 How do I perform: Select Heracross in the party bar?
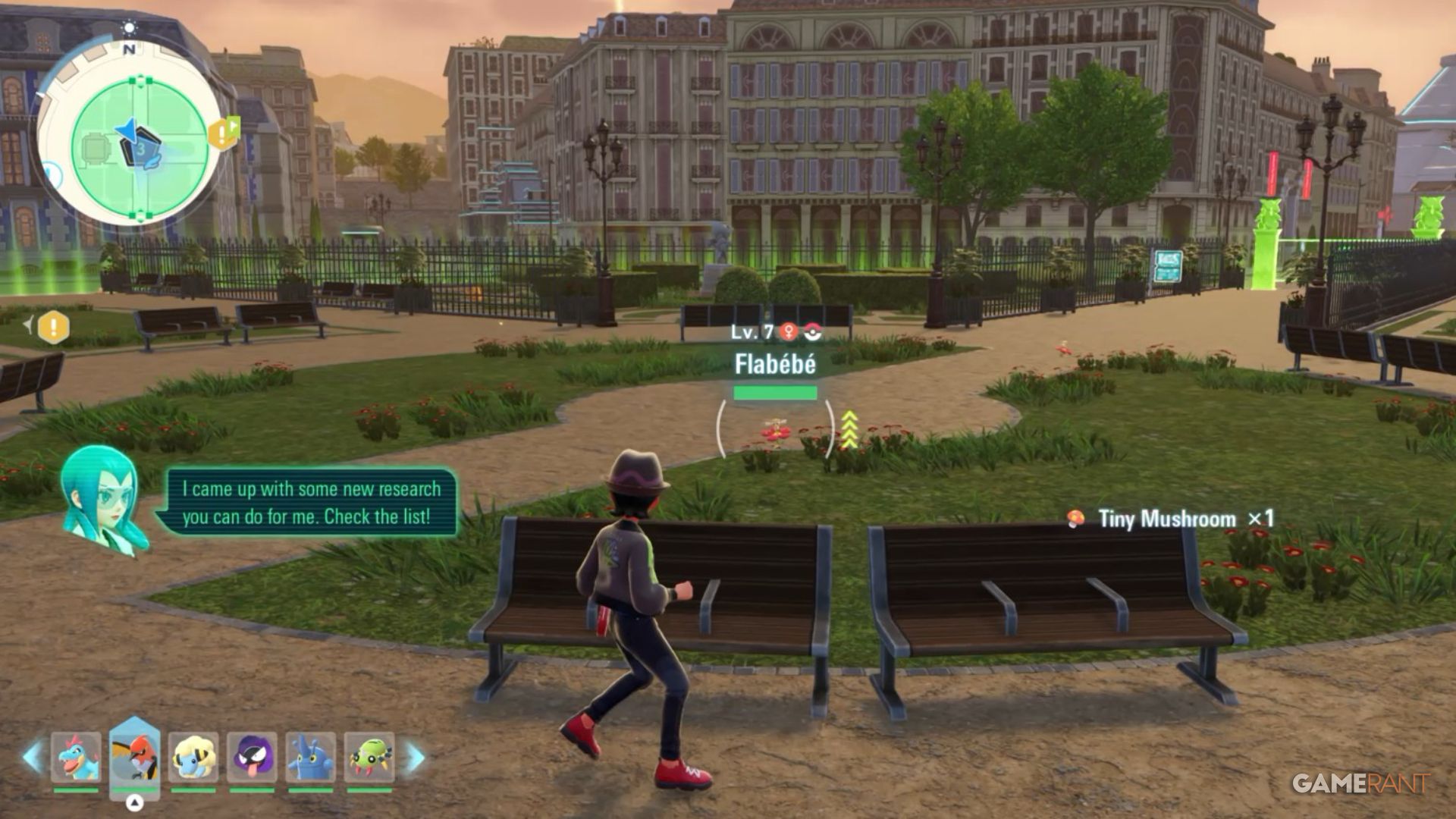(310, 757)
